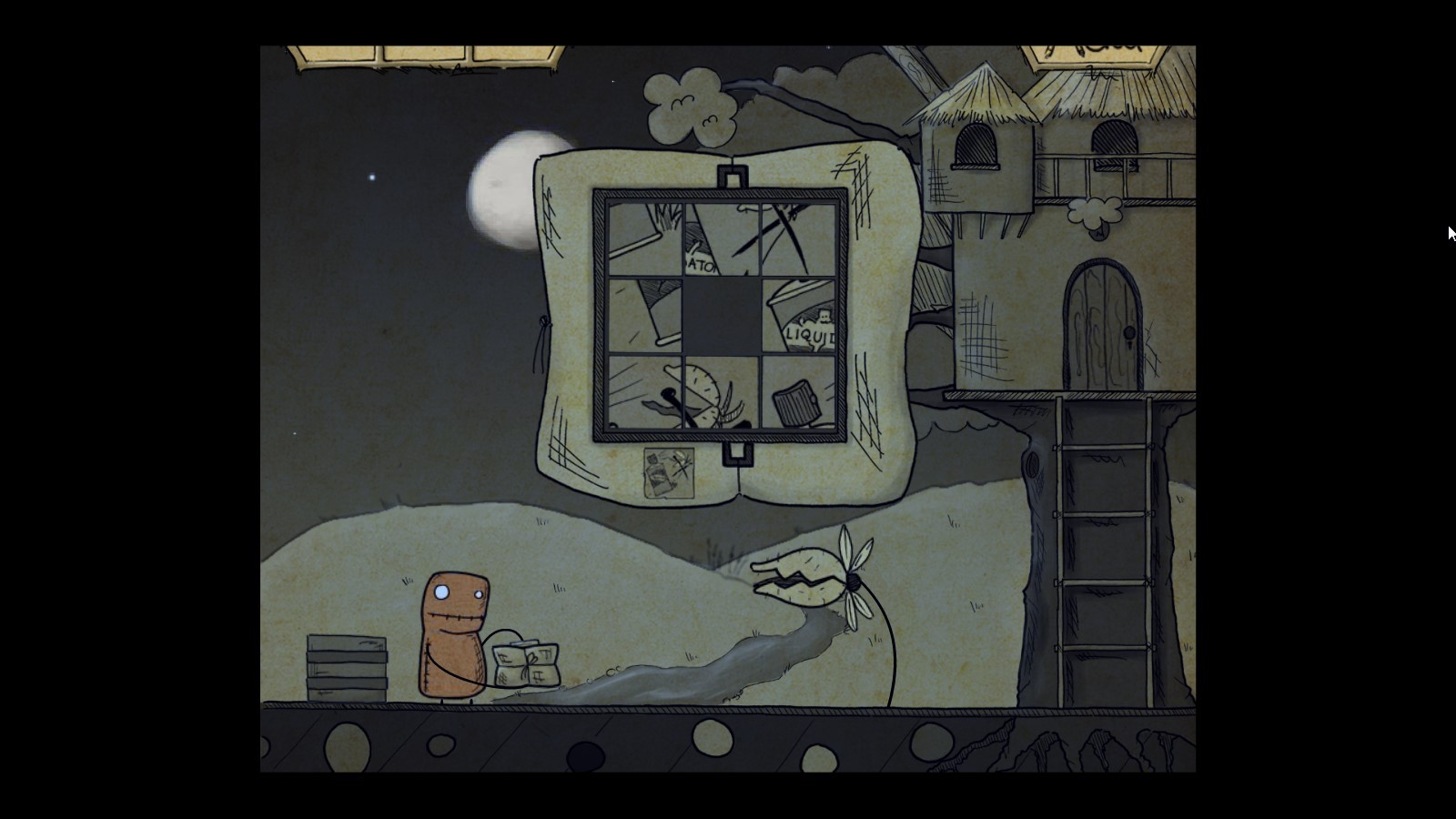Image resolution: width=1456 pixels, height=819 pixels.
Task: Open the menu sign at top right
Action: coord(1093,53)
